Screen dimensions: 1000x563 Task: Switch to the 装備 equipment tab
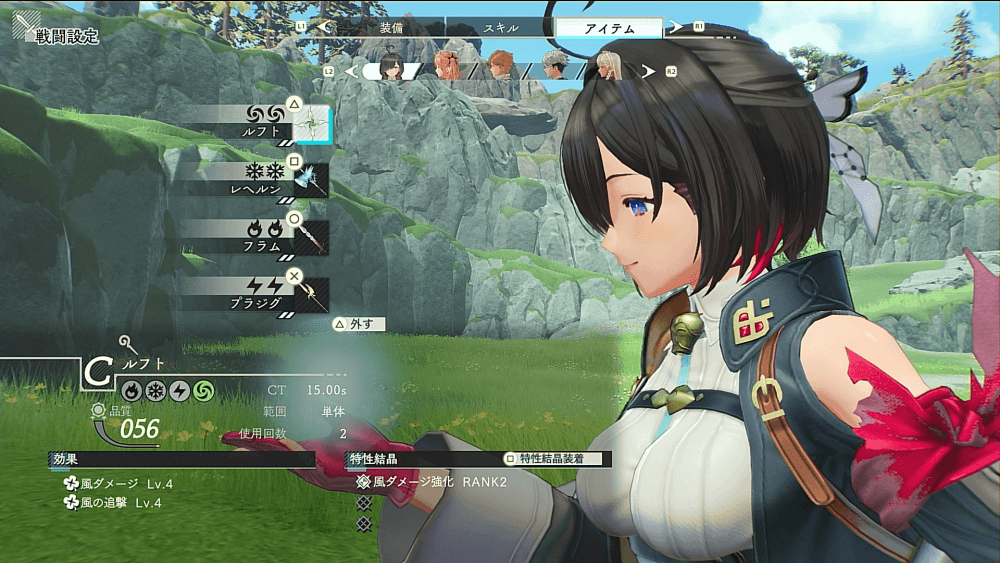[x=392, y=28]
